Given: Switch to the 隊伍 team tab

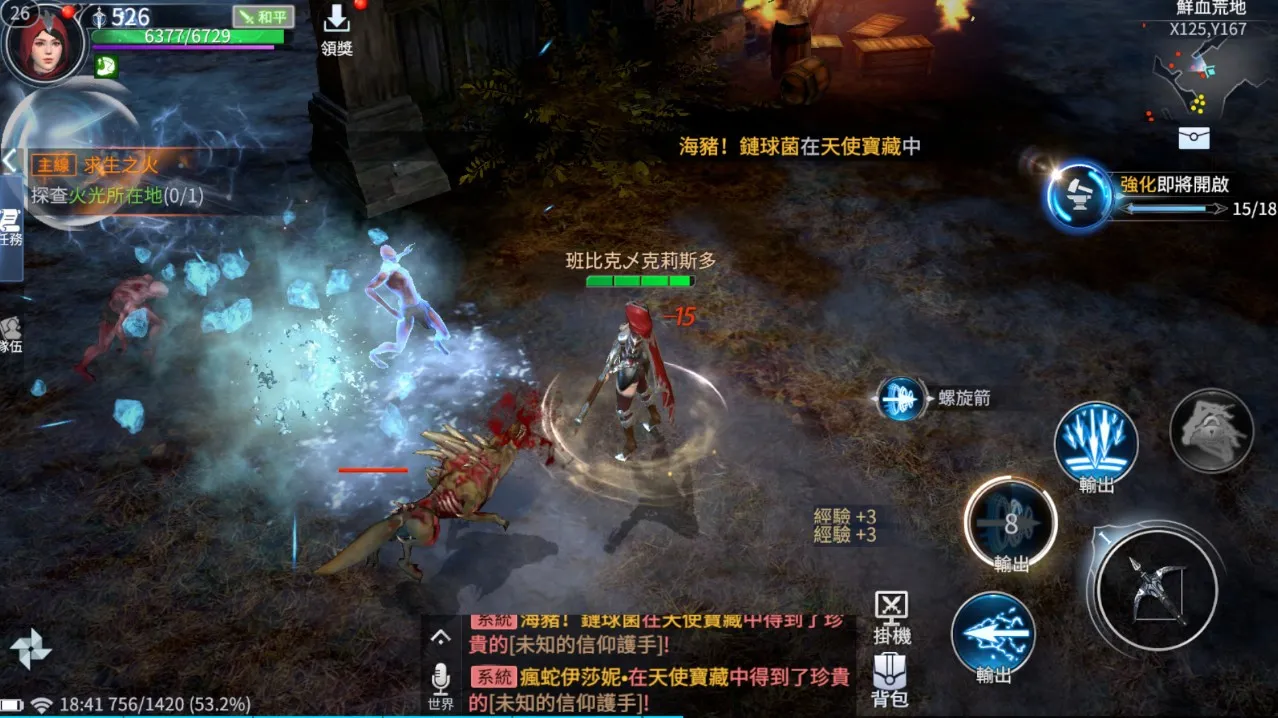Looking at the screenshot, I should tap(11, 335).
